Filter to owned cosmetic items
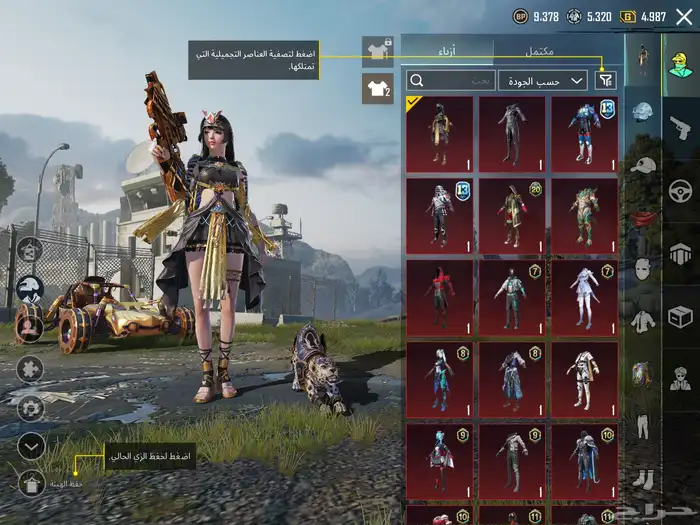Viewport: 700px width, 525px height. pyautogui.click(x=606, y=80)
